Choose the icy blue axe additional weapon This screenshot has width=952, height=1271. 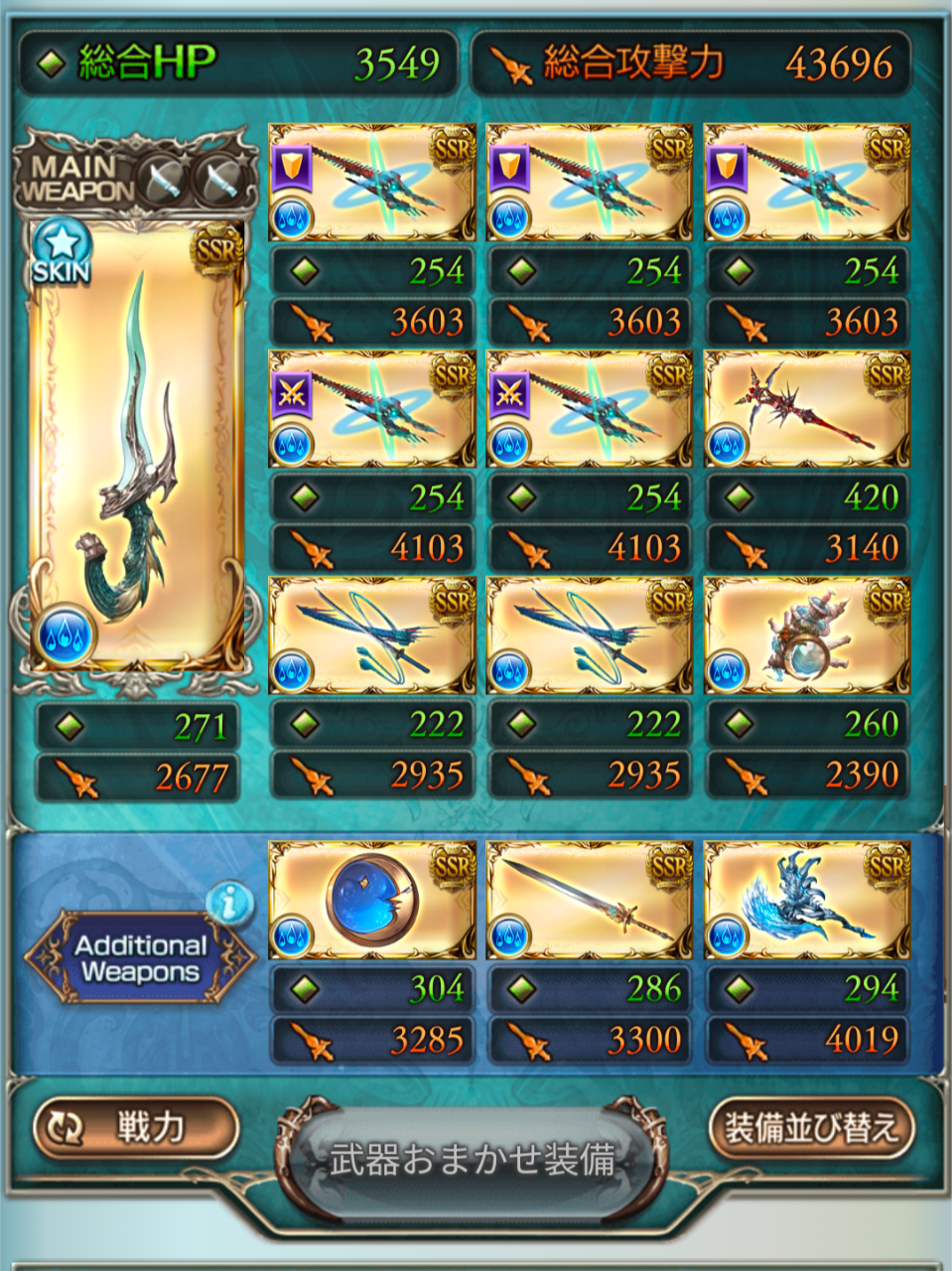806,901
